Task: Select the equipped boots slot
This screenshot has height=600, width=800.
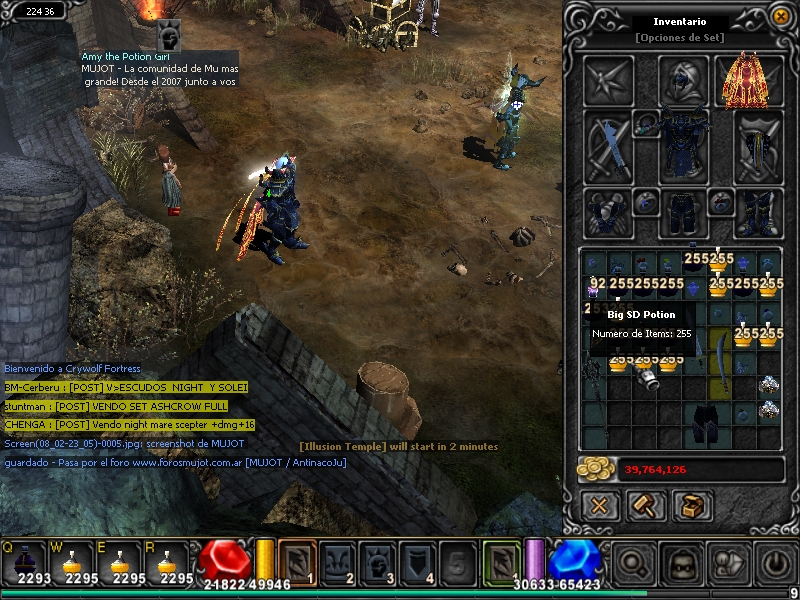Action: pos(758,212)
